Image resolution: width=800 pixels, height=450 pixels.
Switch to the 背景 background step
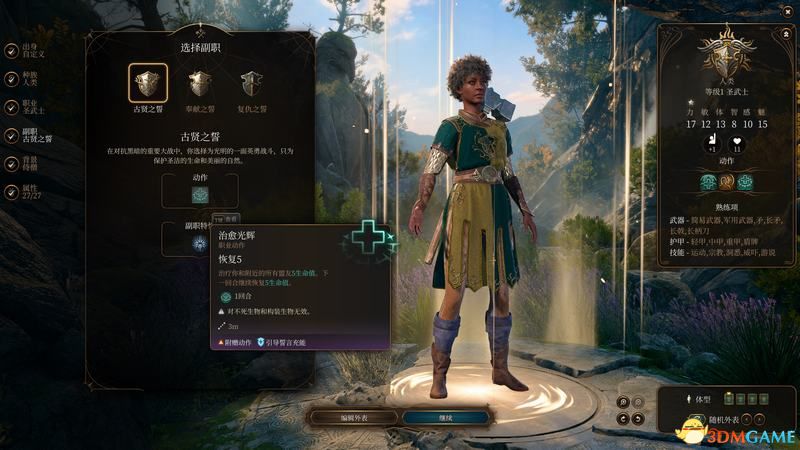coord(11,163)
